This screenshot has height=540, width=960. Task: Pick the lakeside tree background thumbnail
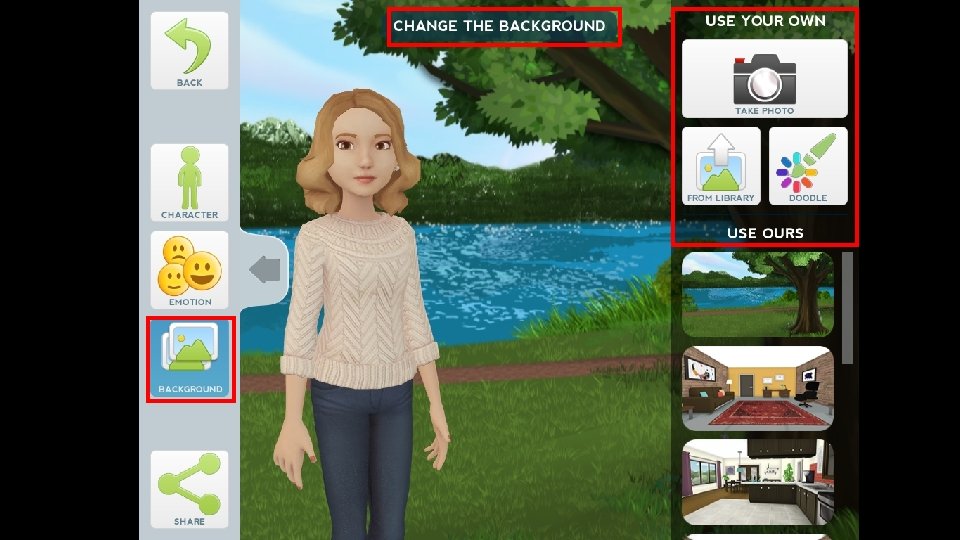[757, 294]
